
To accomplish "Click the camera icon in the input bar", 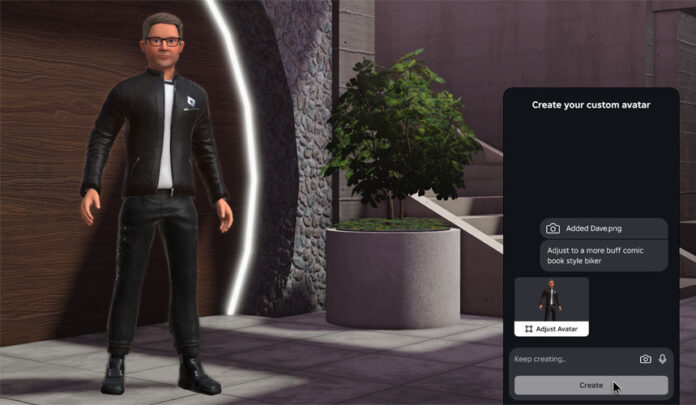I will pyautogui.click(x=645, y=359).
